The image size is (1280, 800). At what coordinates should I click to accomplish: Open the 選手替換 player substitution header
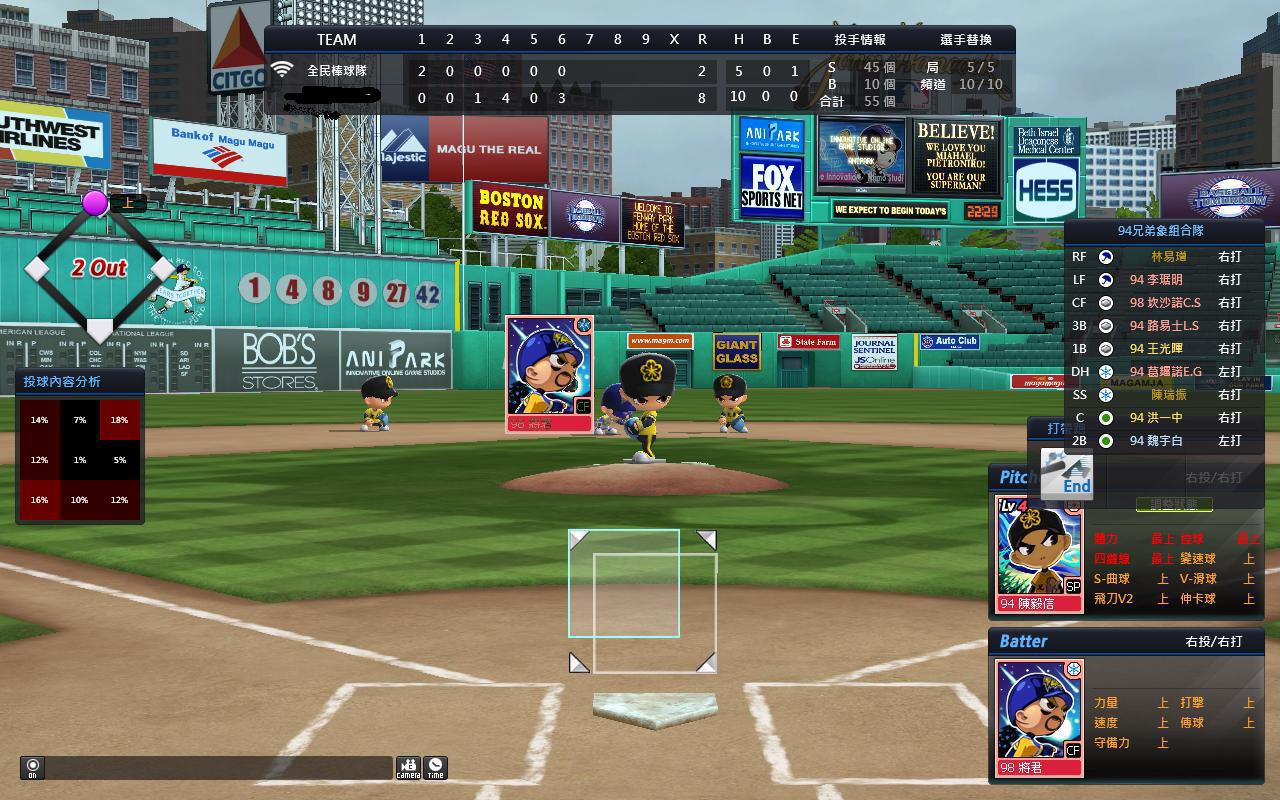pyautogui.click(x=966, y=40)
